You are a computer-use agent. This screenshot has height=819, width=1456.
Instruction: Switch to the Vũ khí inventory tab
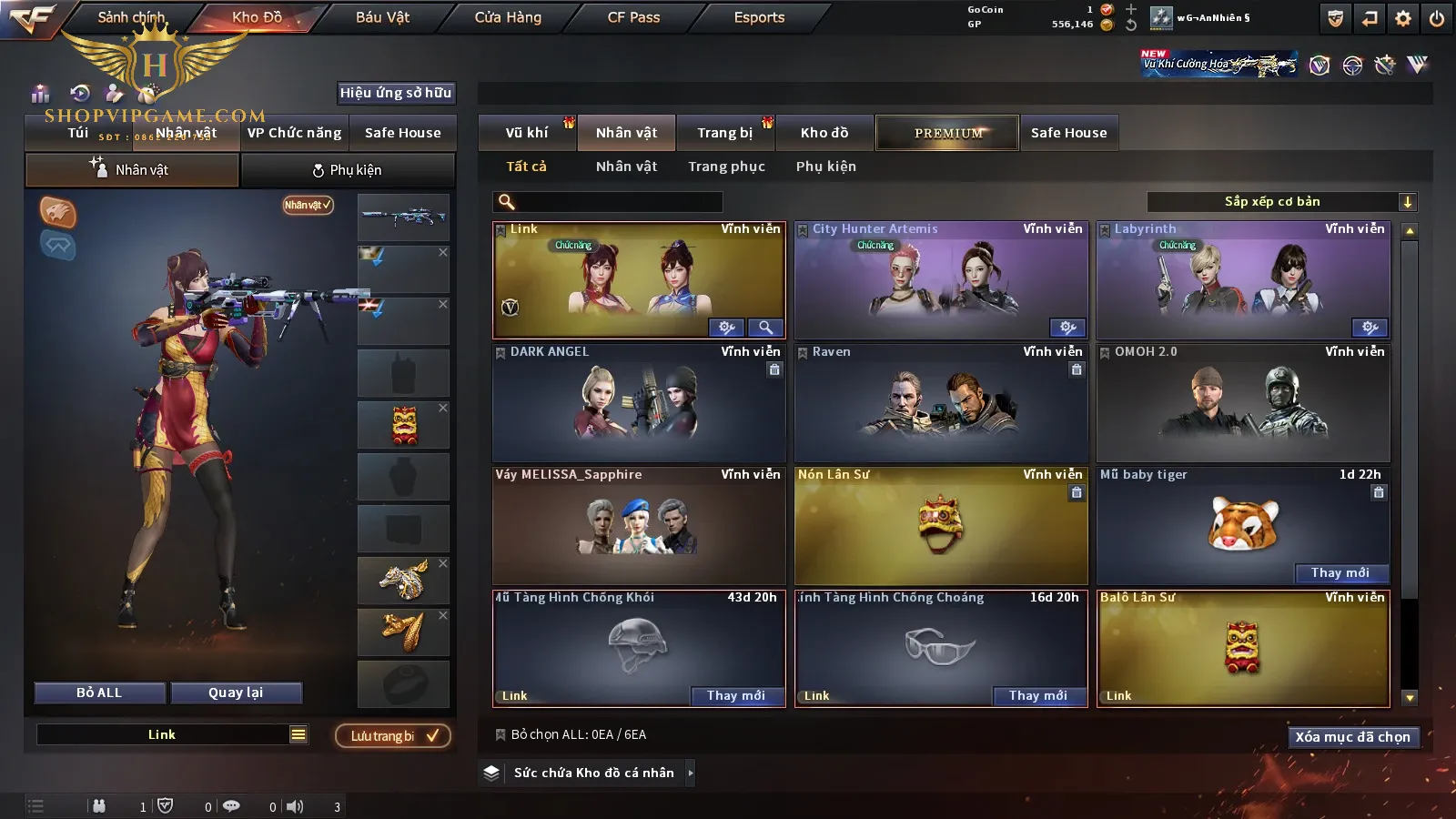527,133
